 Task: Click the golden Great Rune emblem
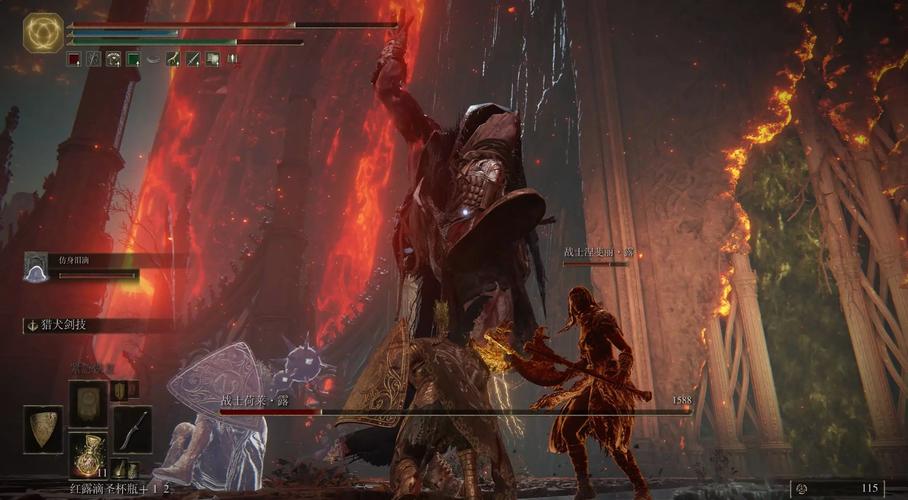coord(43,33)
